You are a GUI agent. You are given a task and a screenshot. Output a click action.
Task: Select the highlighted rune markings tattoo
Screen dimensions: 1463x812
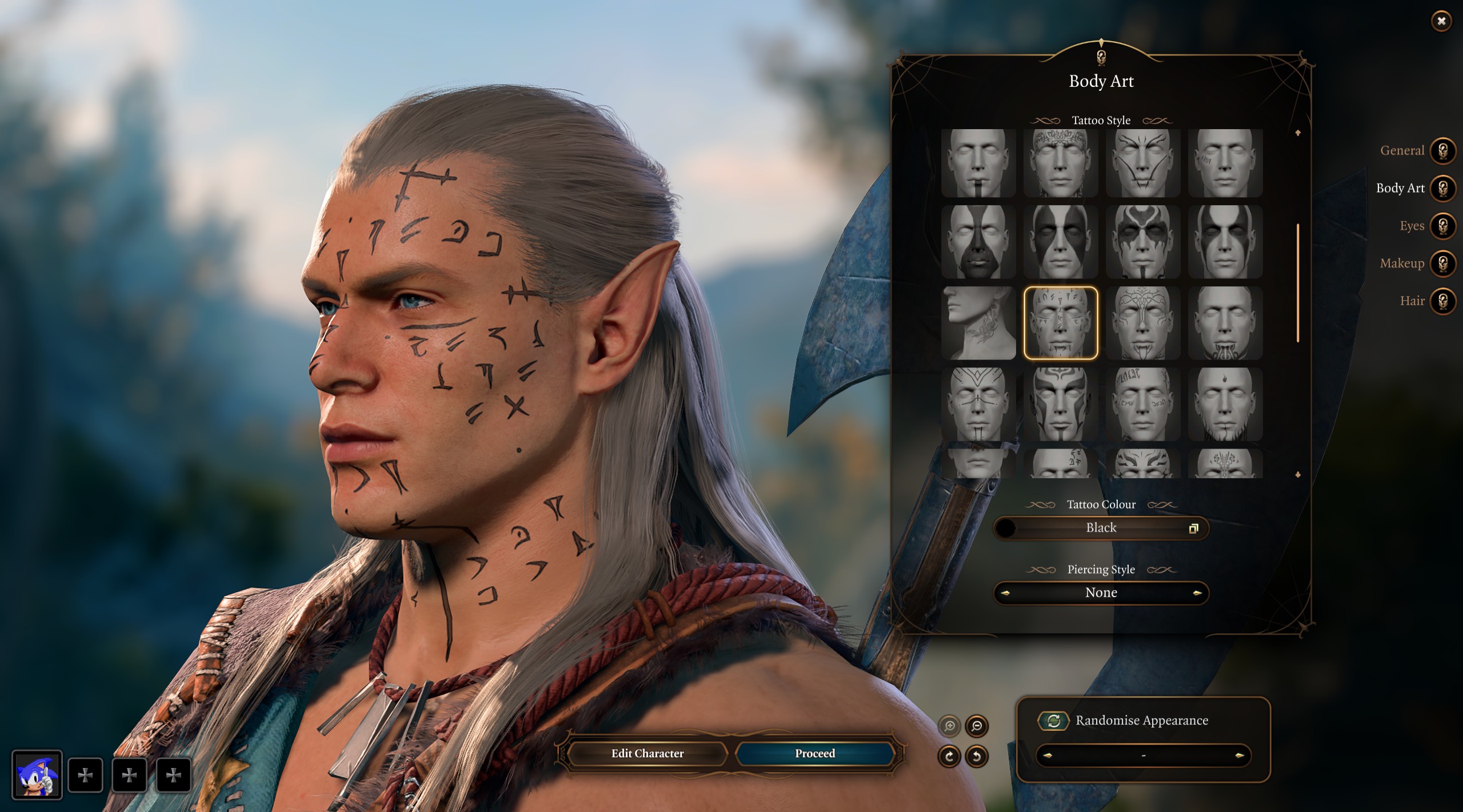click(1061, 323)
